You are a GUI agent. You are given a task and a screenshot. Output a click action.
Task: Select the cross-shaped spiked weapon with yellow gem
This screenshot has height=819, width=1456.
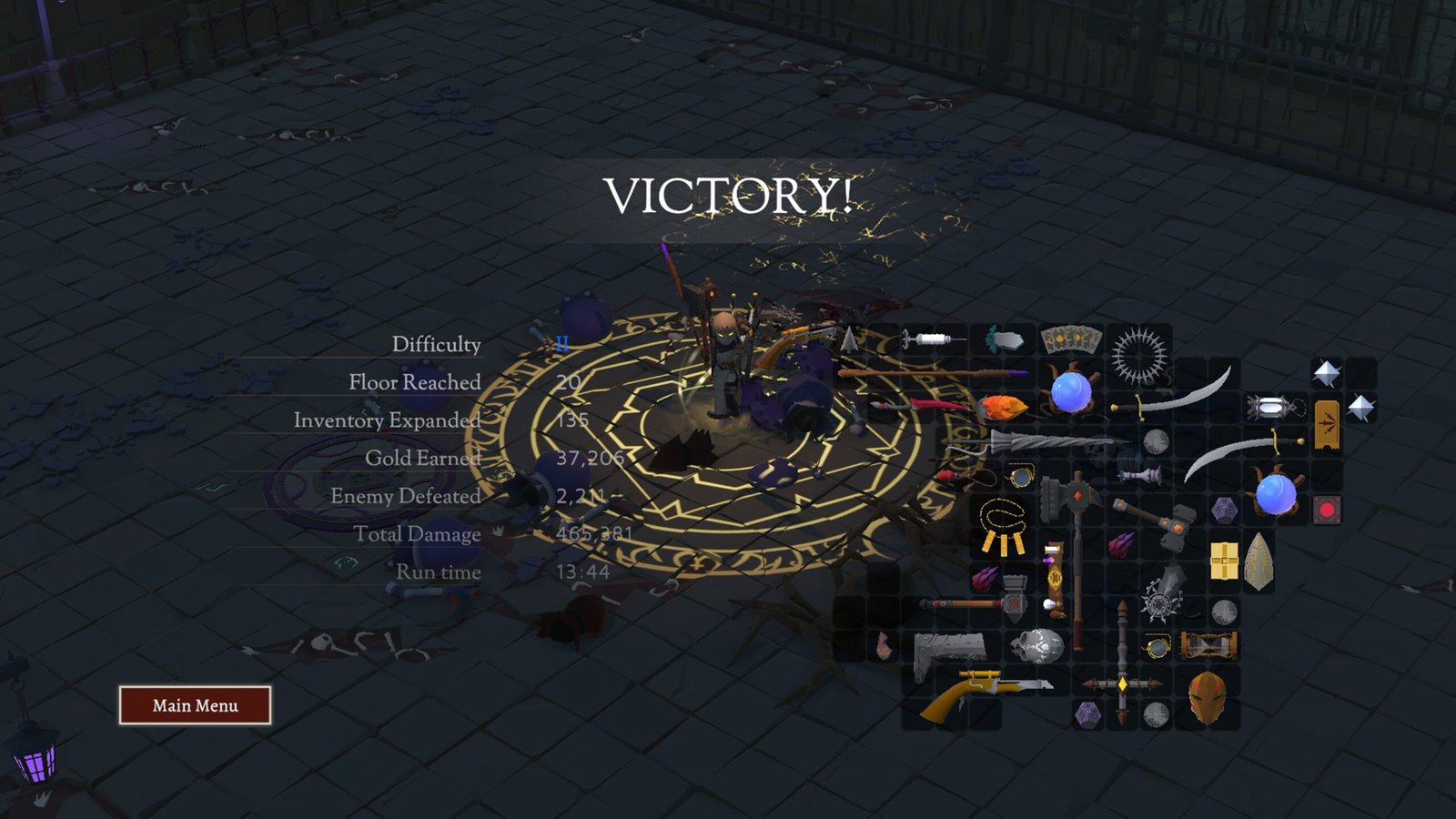(x=1122, y=682)
